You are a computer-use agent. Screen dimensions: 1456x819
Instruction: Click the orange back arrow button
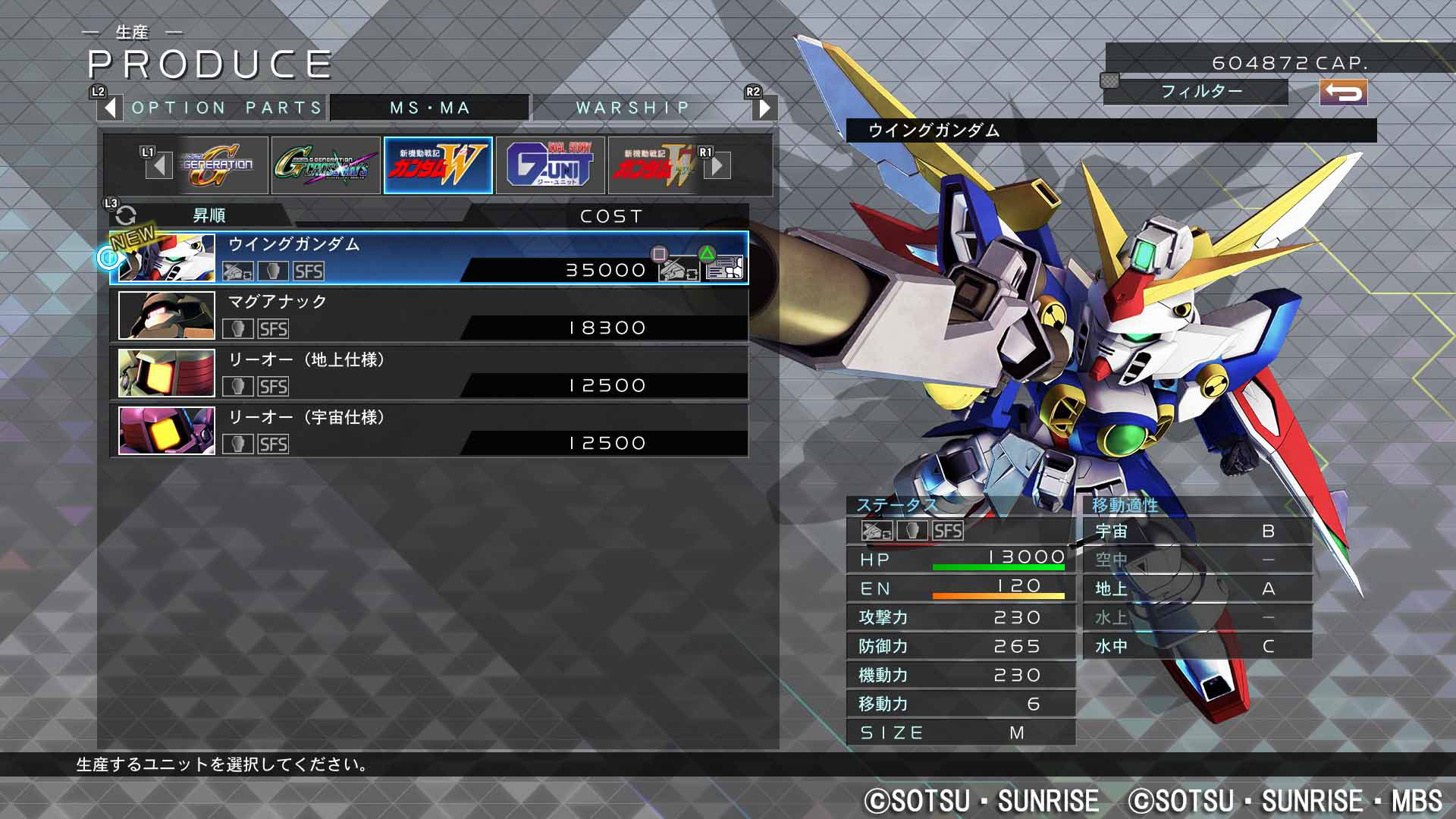[x=1343, y=93]
